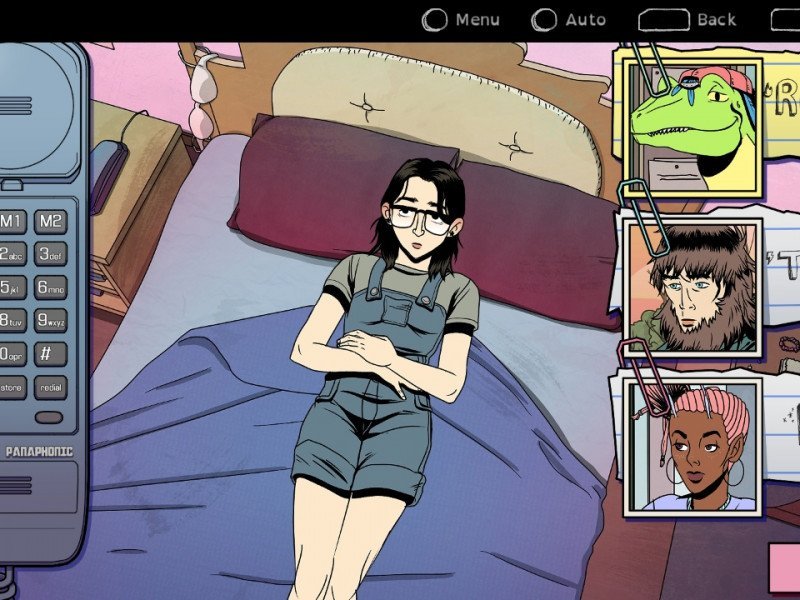Tap the M1 memory key on the phone
Image resolution: width=800 pixels, height=600 pixels.
[11, 221]
